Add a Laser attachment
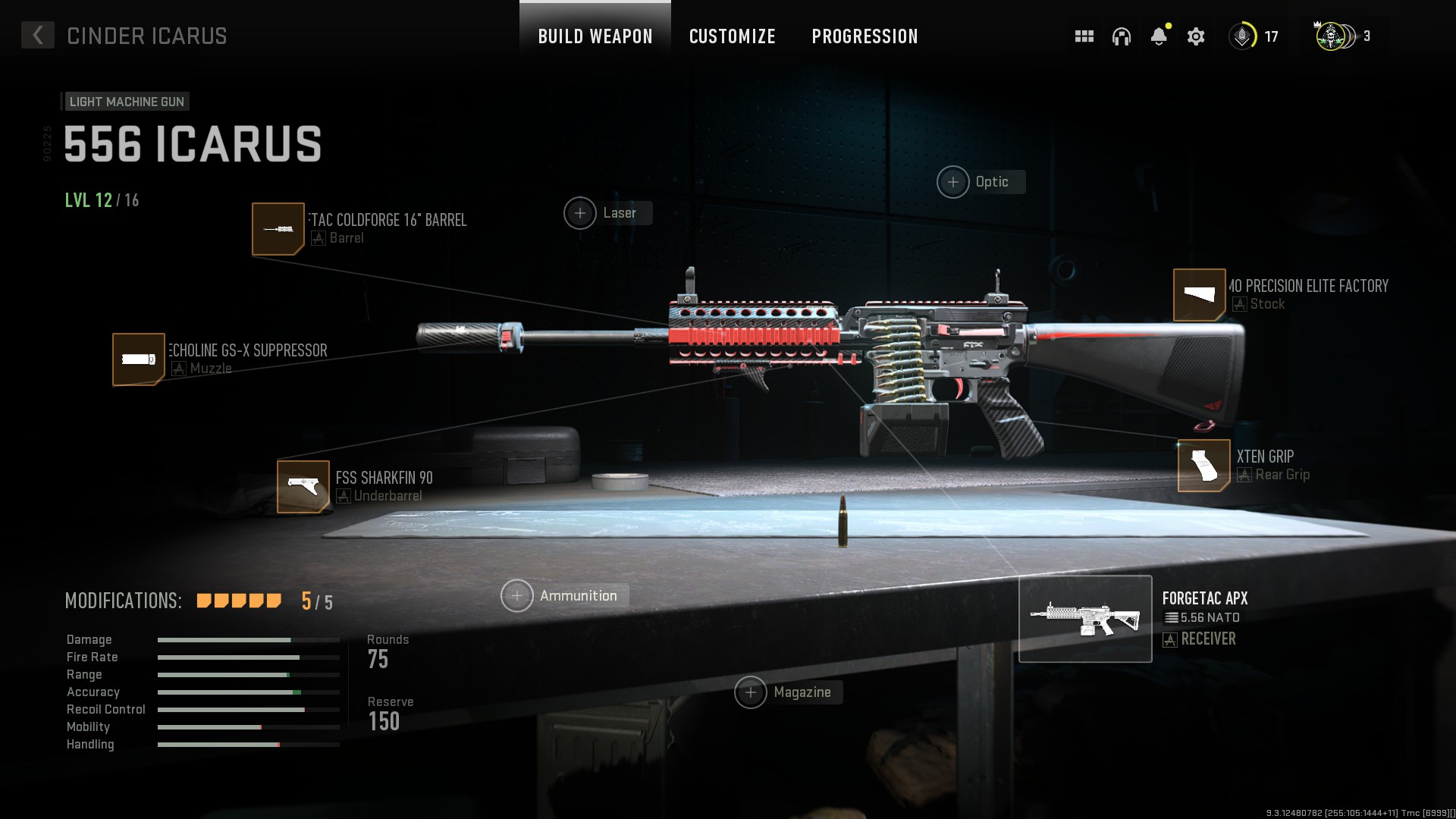 pos(580,213)
